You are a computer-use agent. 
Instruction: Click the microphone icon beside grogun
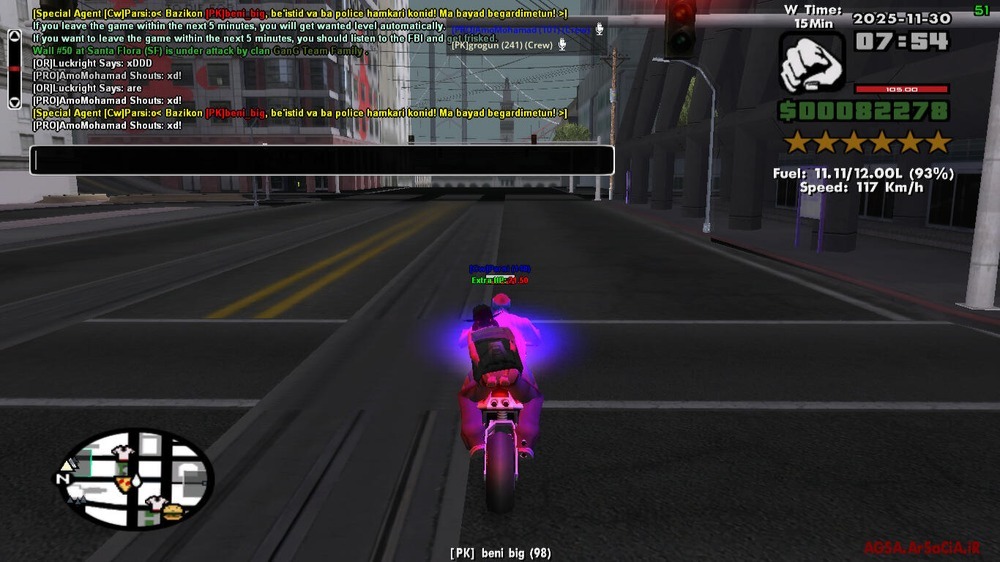(x=562, y=45)
